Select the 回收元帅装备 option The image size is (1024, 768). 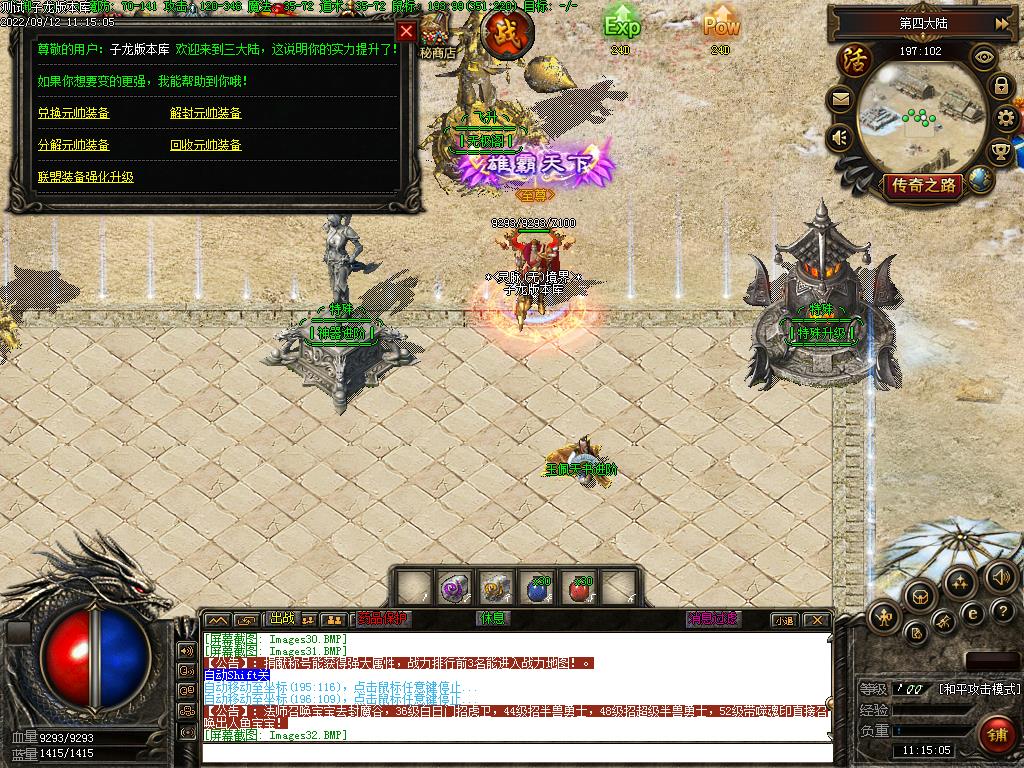tap(206, 145)
